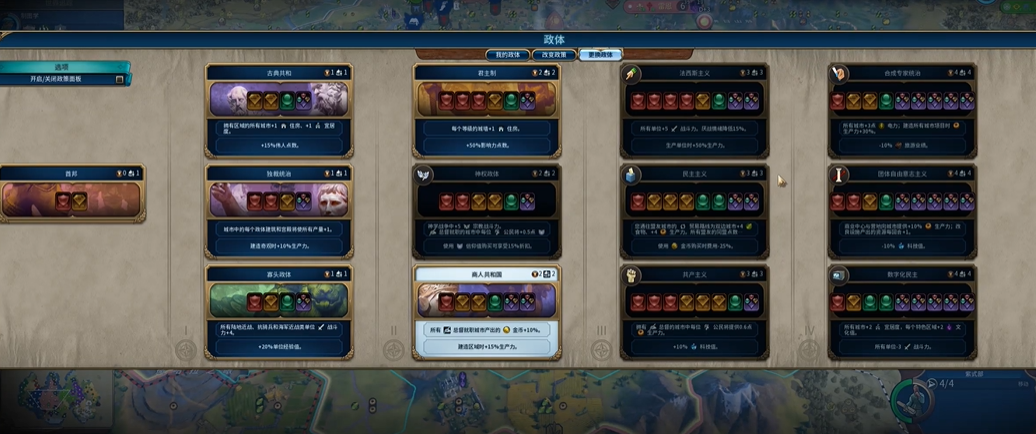Pick the 数字化民主 government card
Screen dimensions: 1036x434
click(902, 310)
